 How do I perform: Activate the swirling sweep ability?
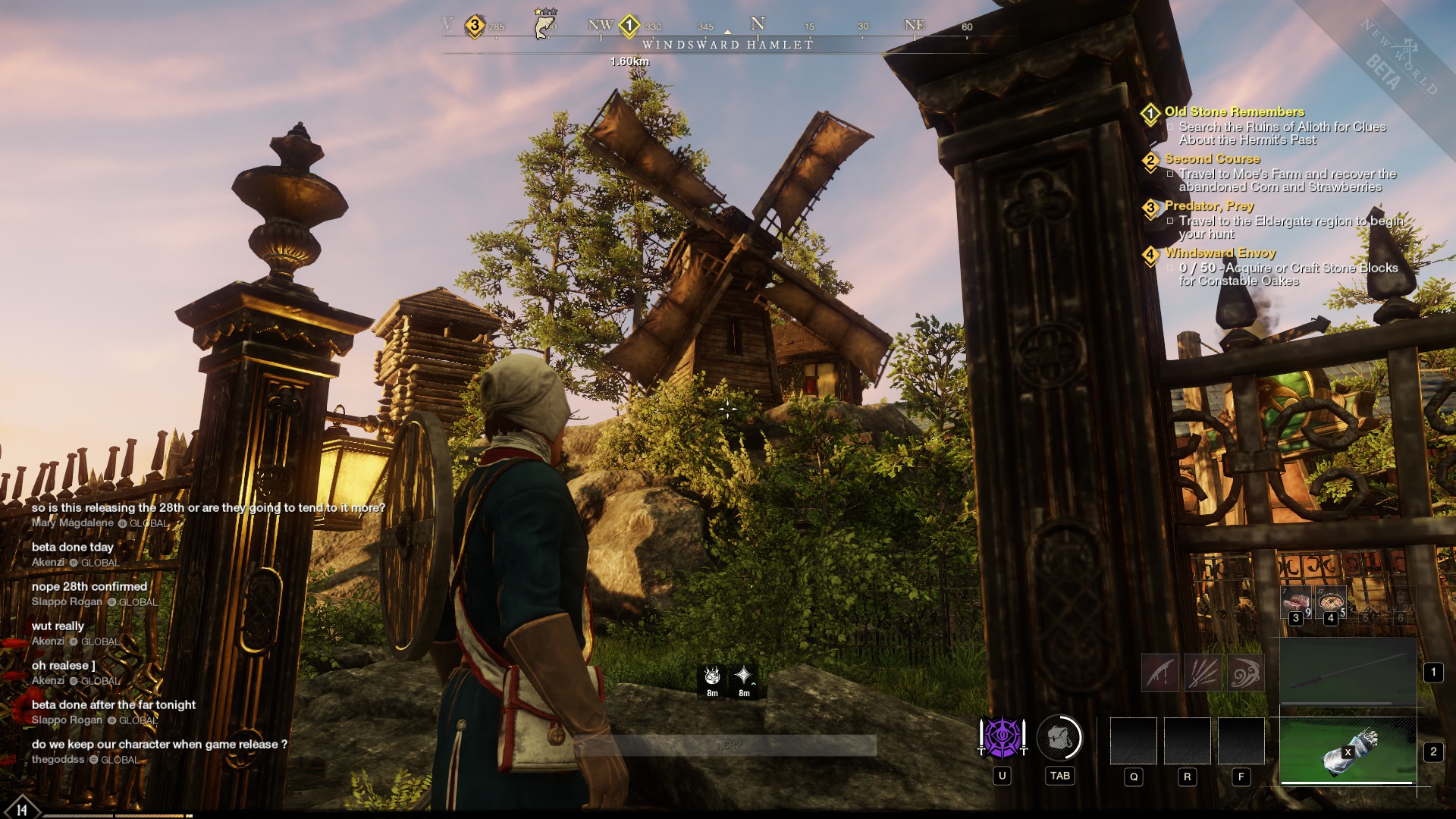click(1244, 673)
